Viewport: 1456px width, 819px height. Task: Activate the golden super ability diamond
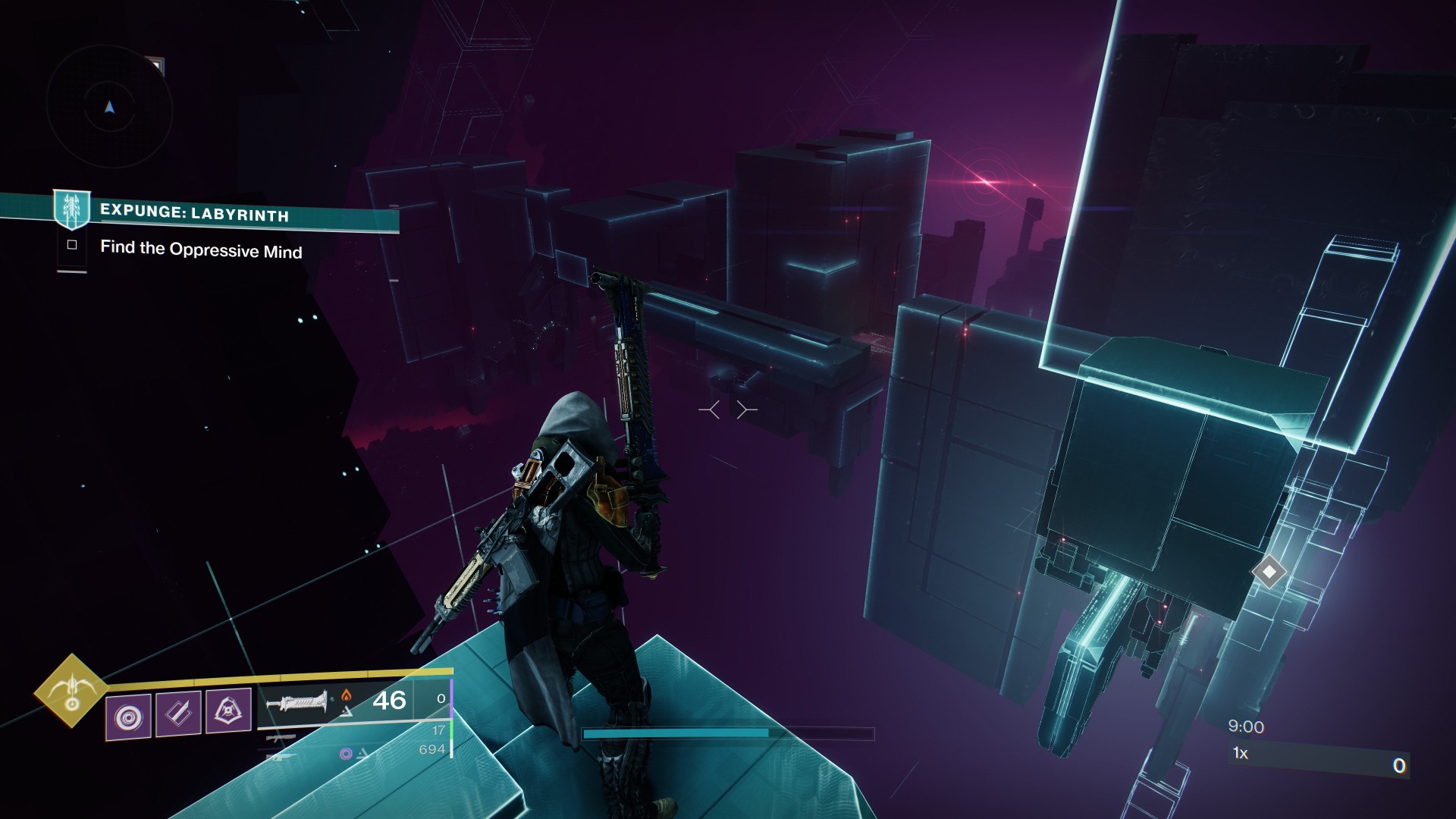(x=71, y=690)
